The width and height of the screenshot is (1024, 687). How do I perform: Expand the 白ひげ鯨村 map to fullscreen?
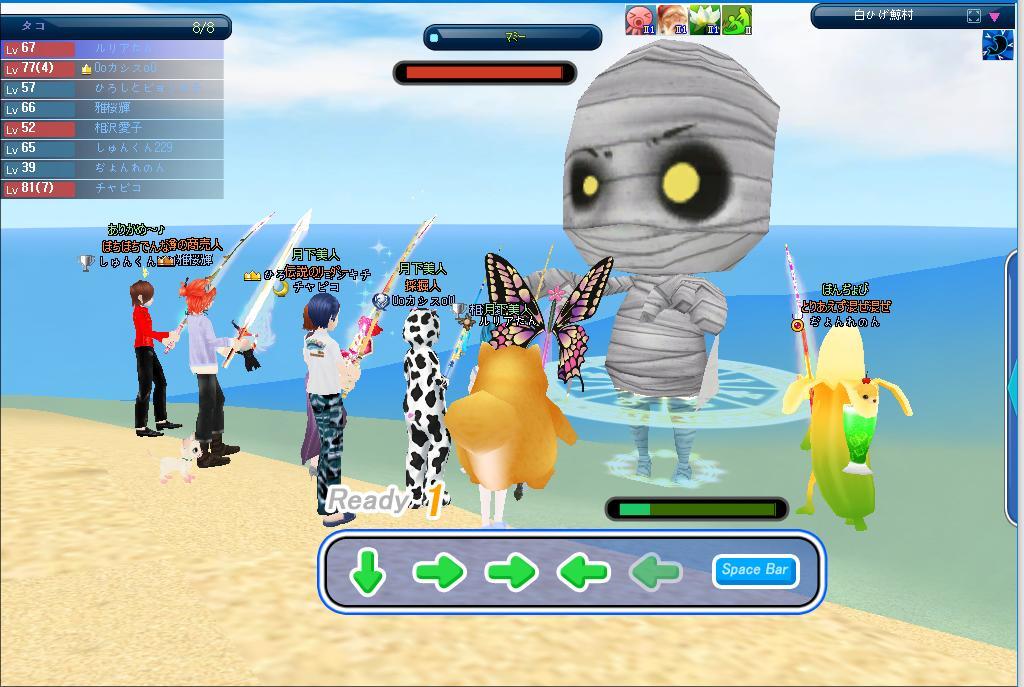click(x=974, y=16)
